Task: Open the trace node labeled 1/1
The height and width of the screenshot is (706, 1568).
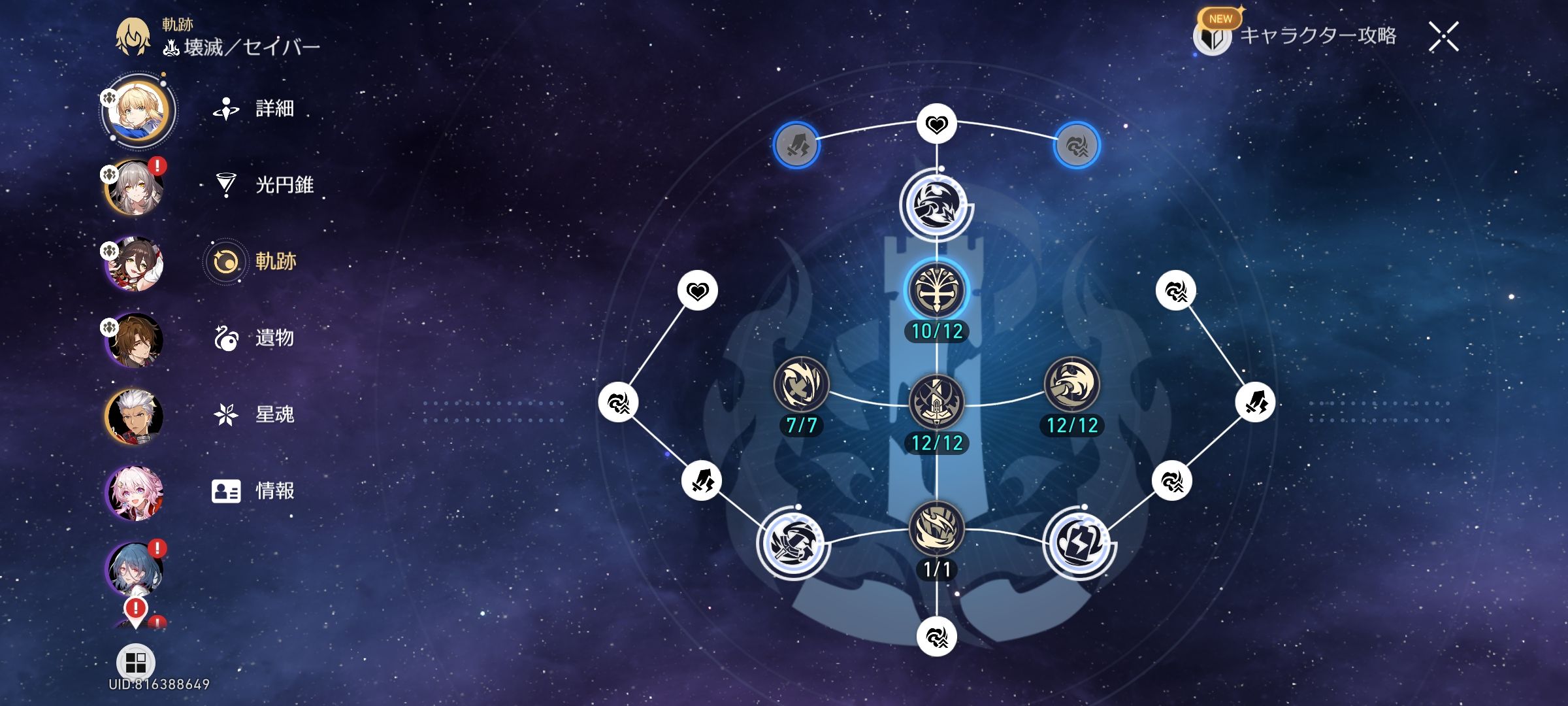Action: pos(936,529)
